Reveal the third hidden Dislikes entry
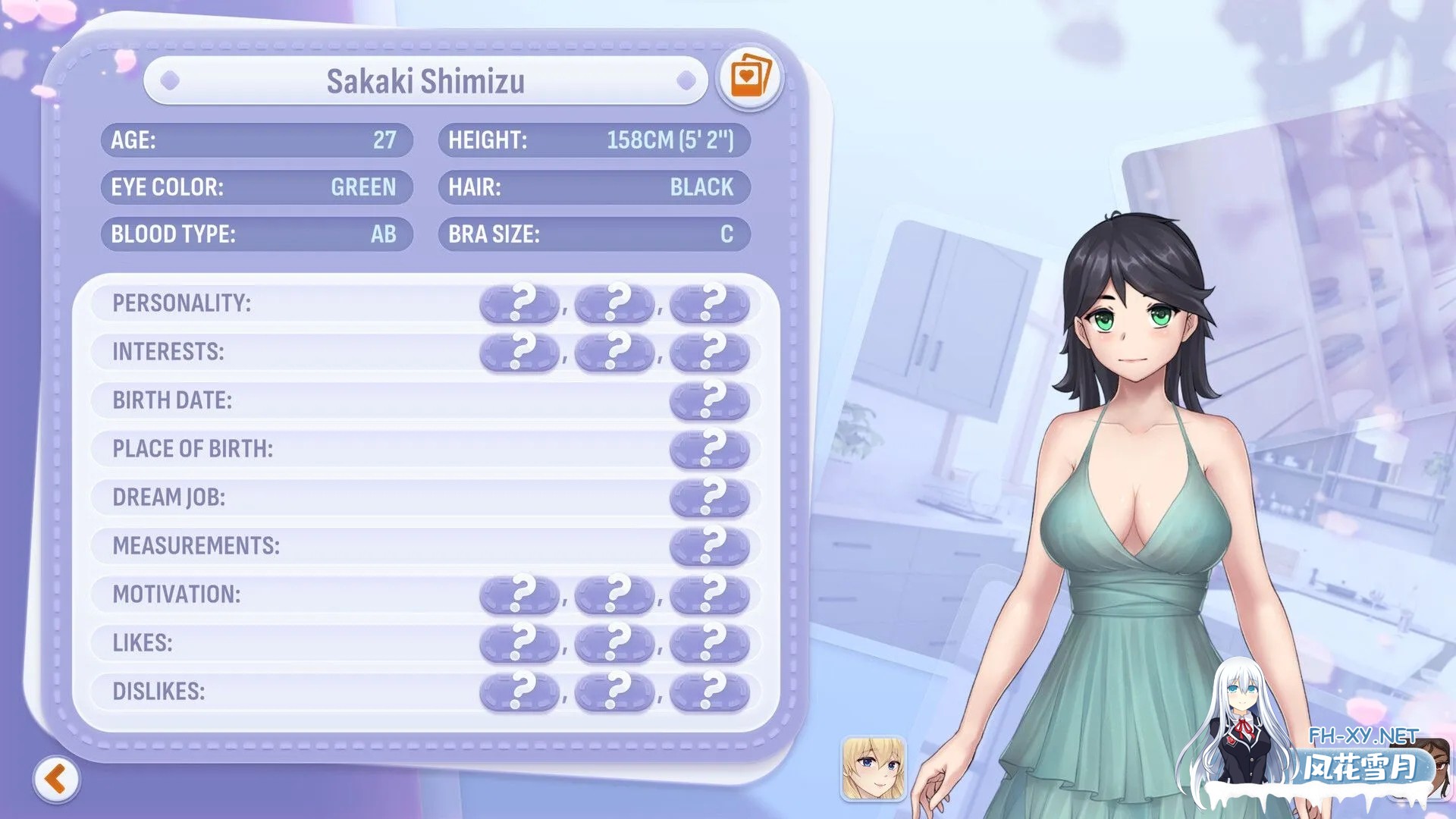 (x=710, y=692)
